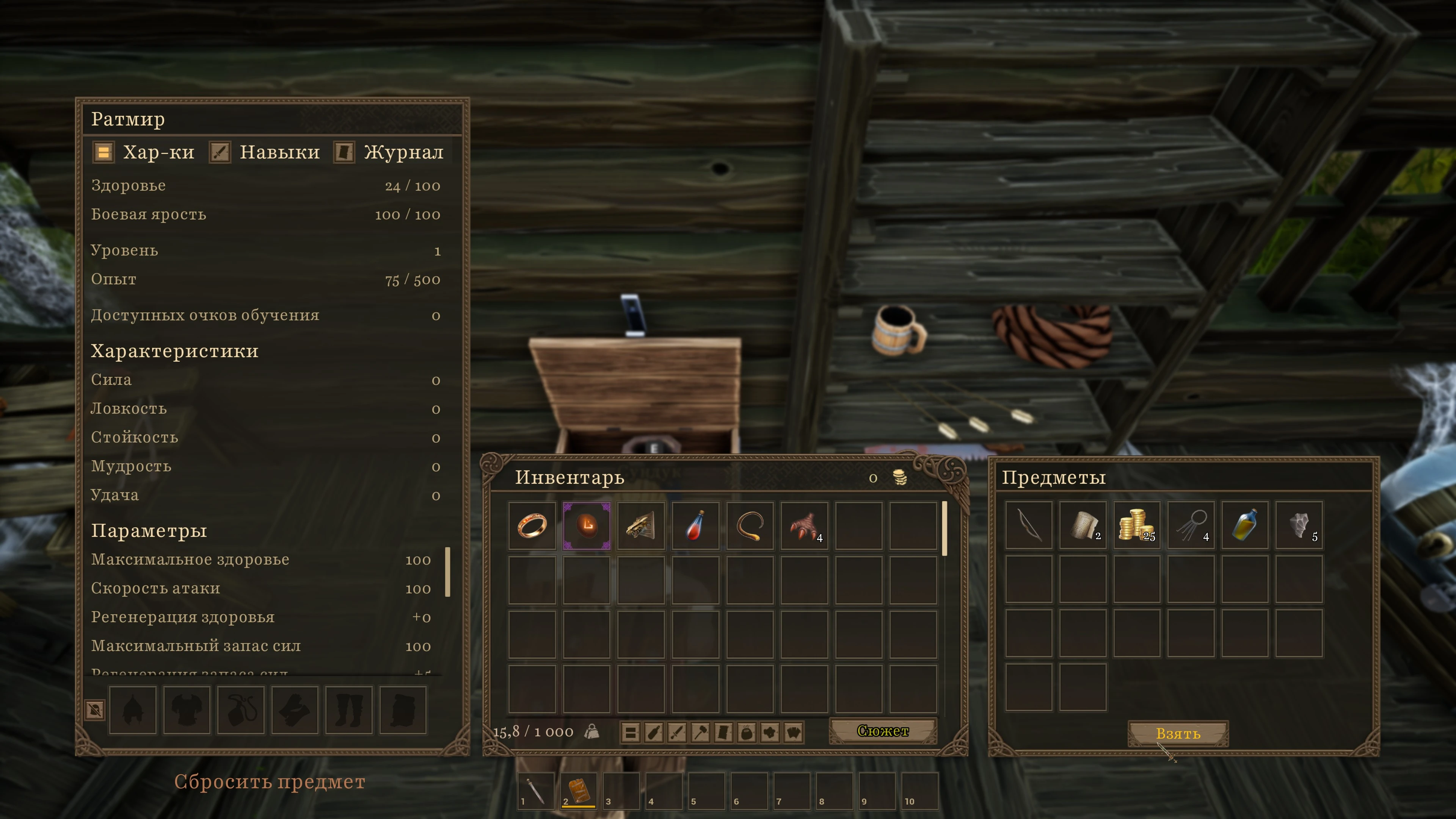Take the bow from the chest
This screenshot has width=1456, height=819.
point(1029,524)
